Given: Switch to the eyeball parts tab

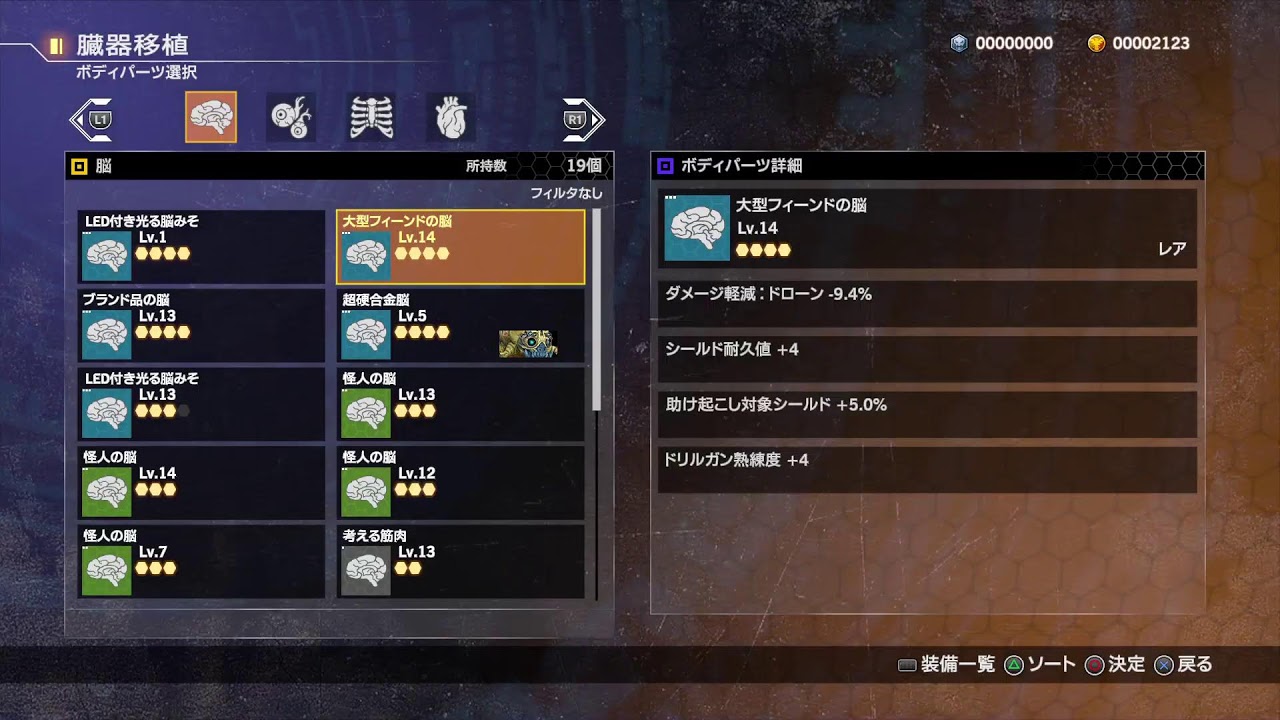Looking at the screenshot, I should click(x=291, y=117).
